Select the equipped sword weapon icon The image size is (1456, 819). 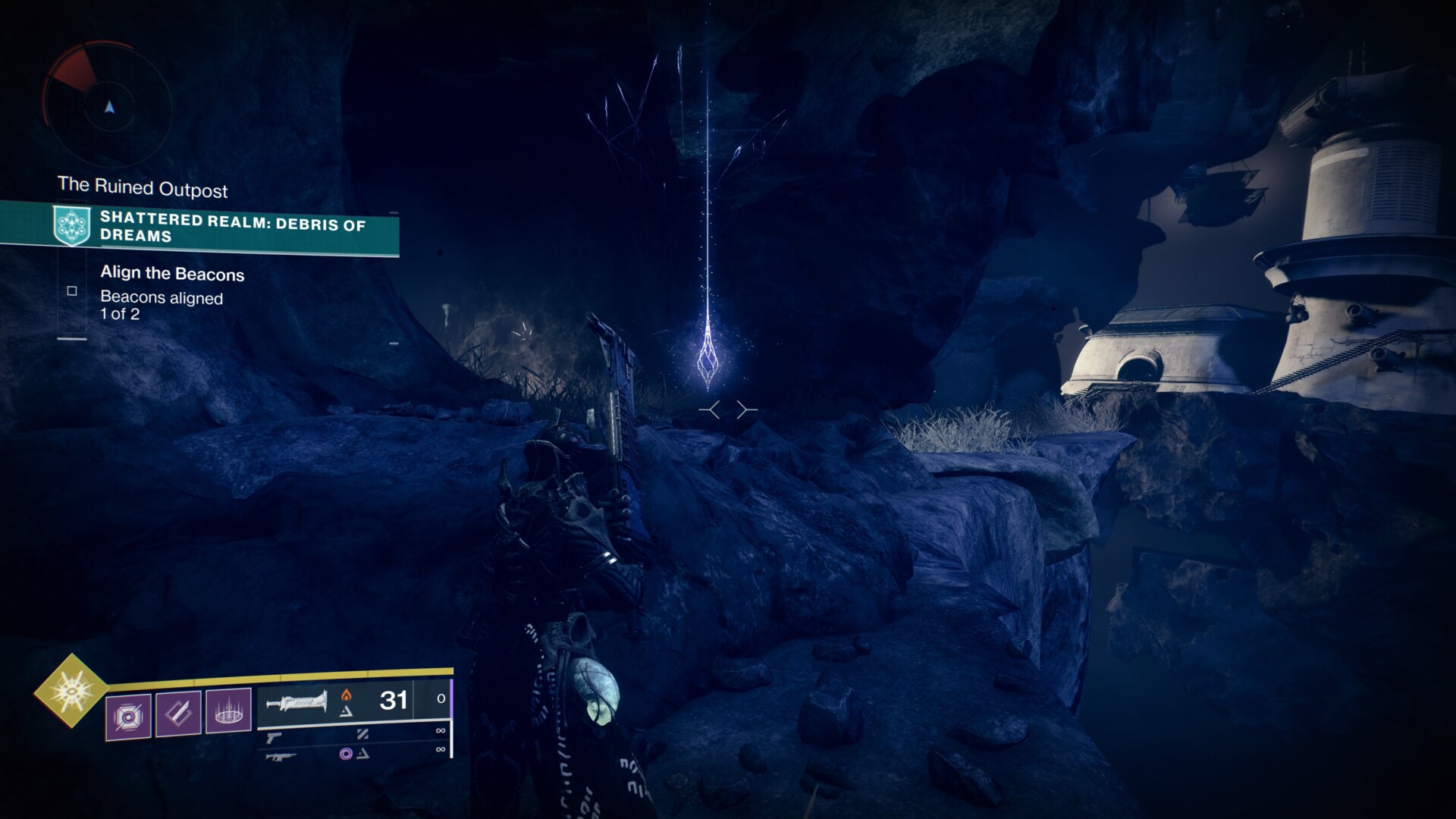(x=296, y=701)
